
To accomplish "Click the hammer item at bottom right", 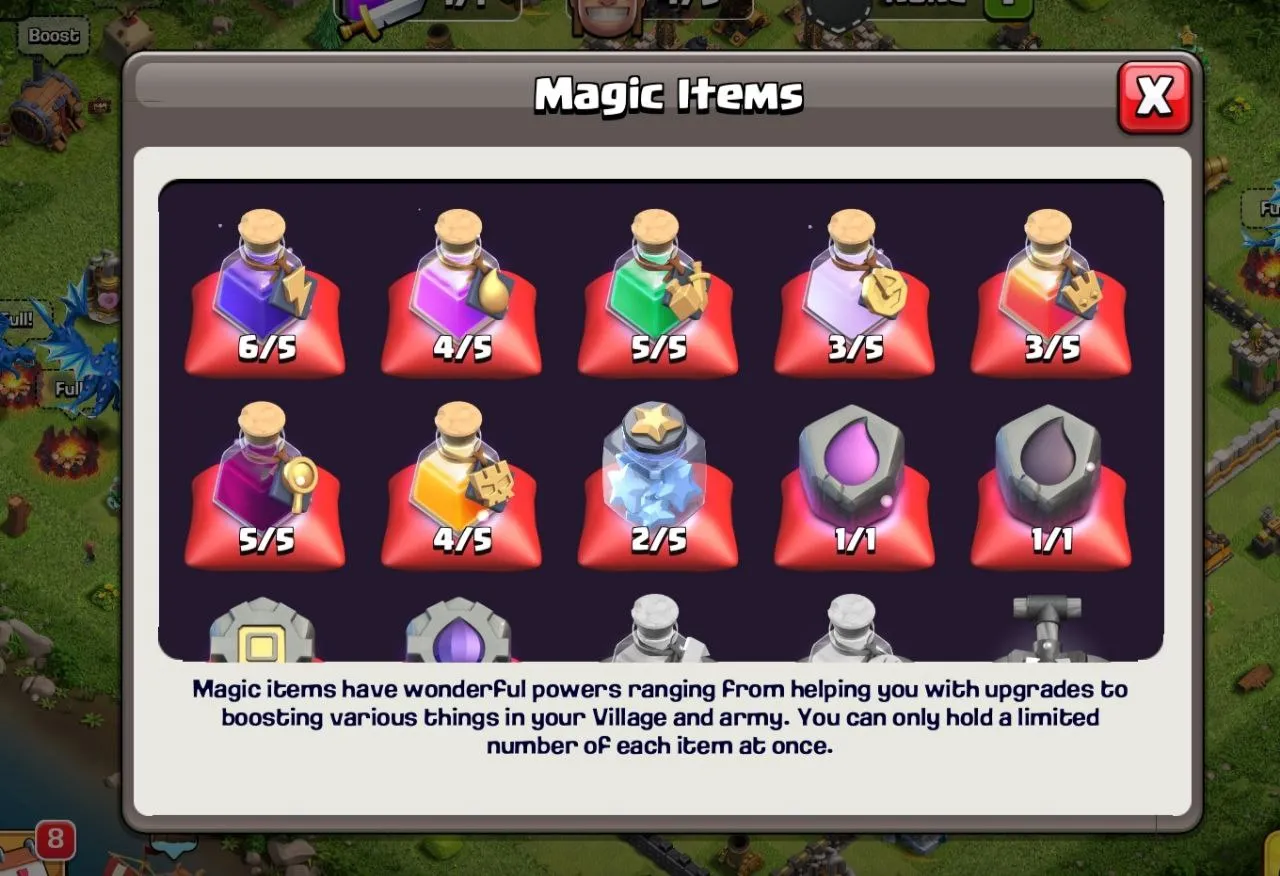I will tap(1049, 630).
